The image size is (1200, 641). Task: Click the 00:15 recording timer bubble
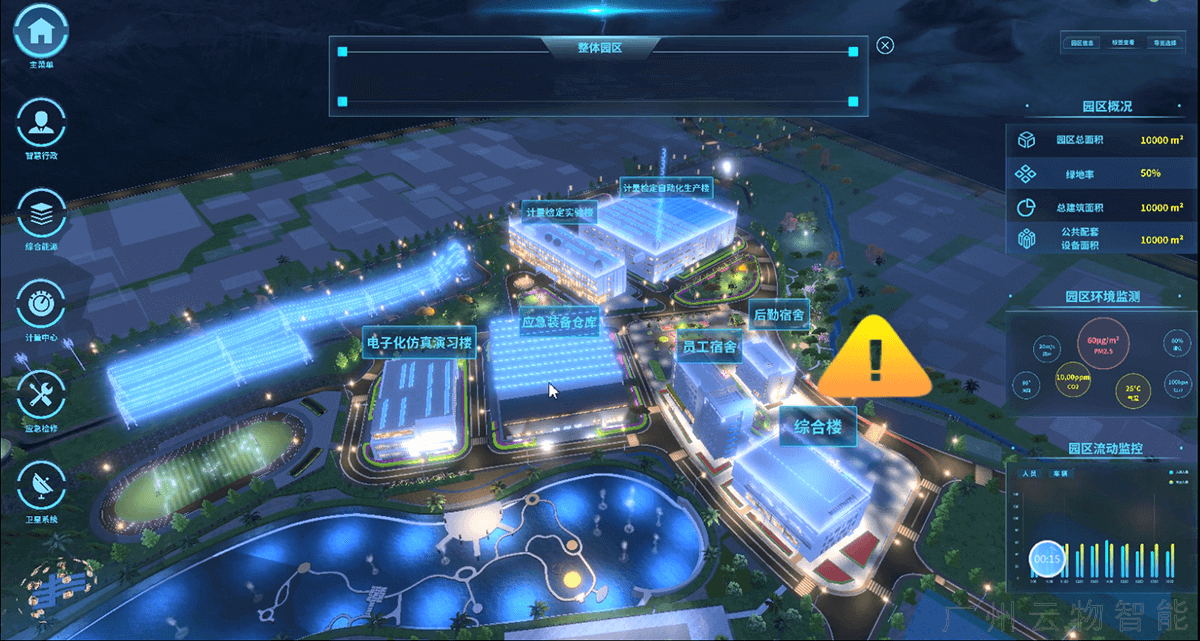pyautogui.click(x=1048, y=559)
